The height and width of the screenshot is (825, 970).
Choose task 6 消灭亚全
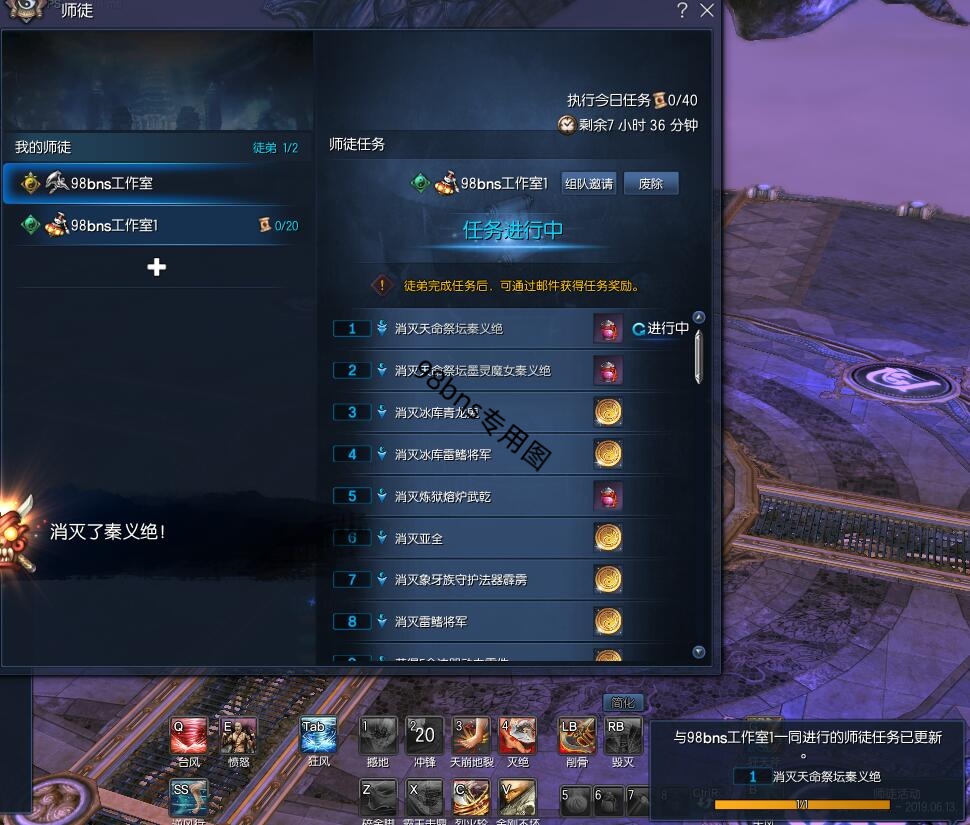pos(418,539)
